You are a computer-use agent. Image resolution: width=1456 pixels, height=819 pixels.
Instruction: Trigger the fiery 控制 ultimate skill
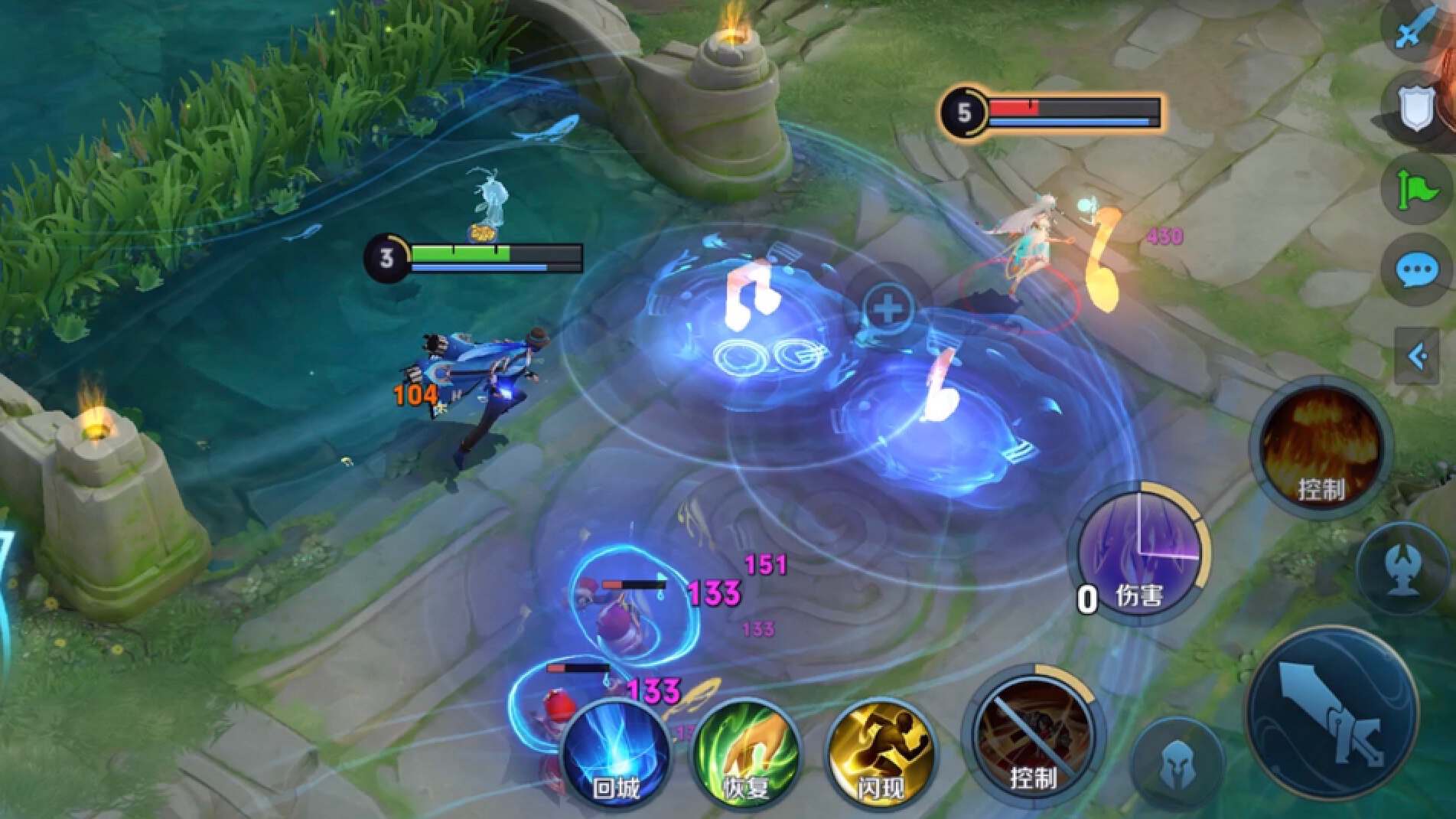(x=1321, y=448)
